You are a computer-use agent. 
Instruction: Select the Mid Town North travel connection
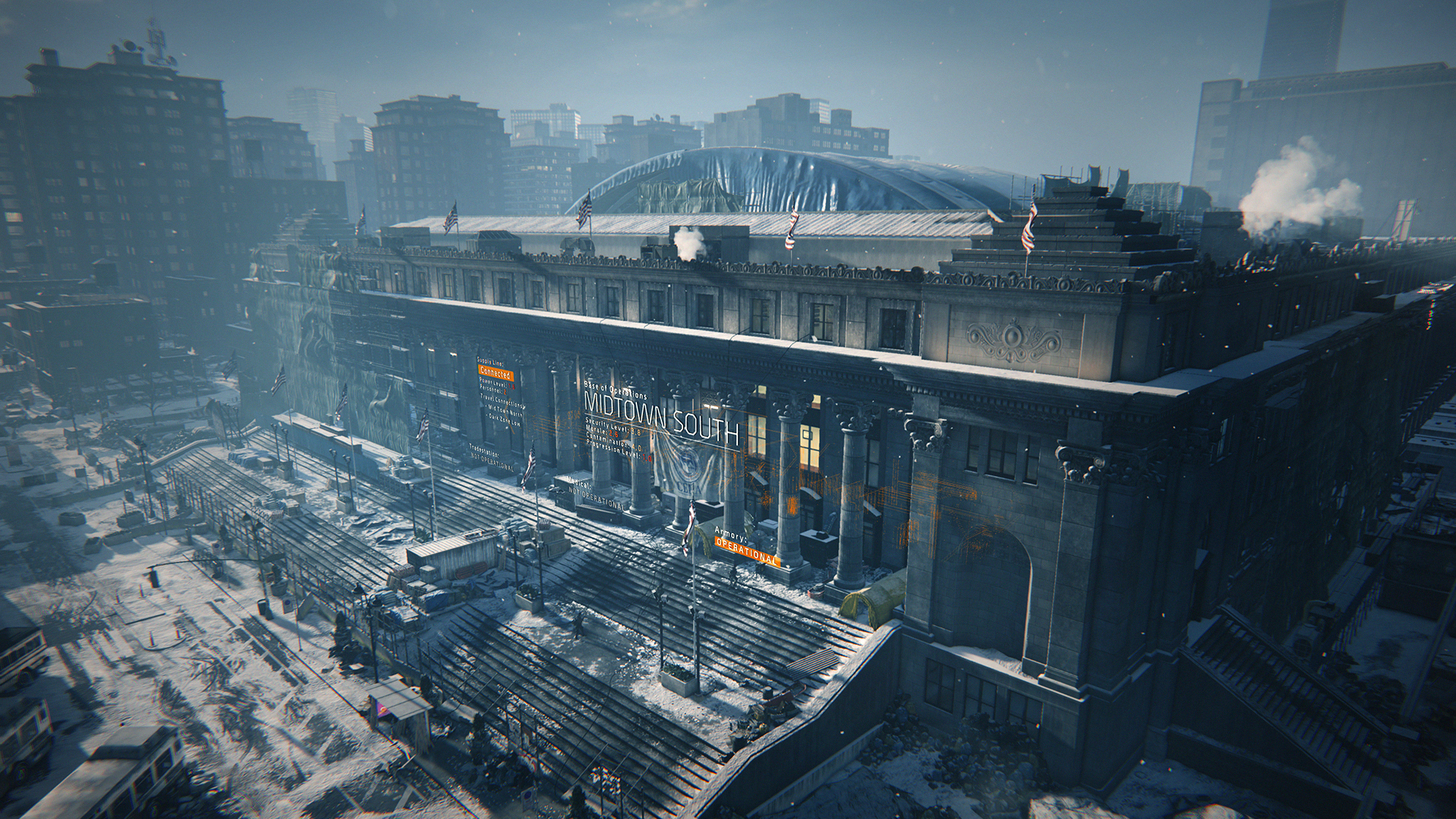(x=505, y=412)
